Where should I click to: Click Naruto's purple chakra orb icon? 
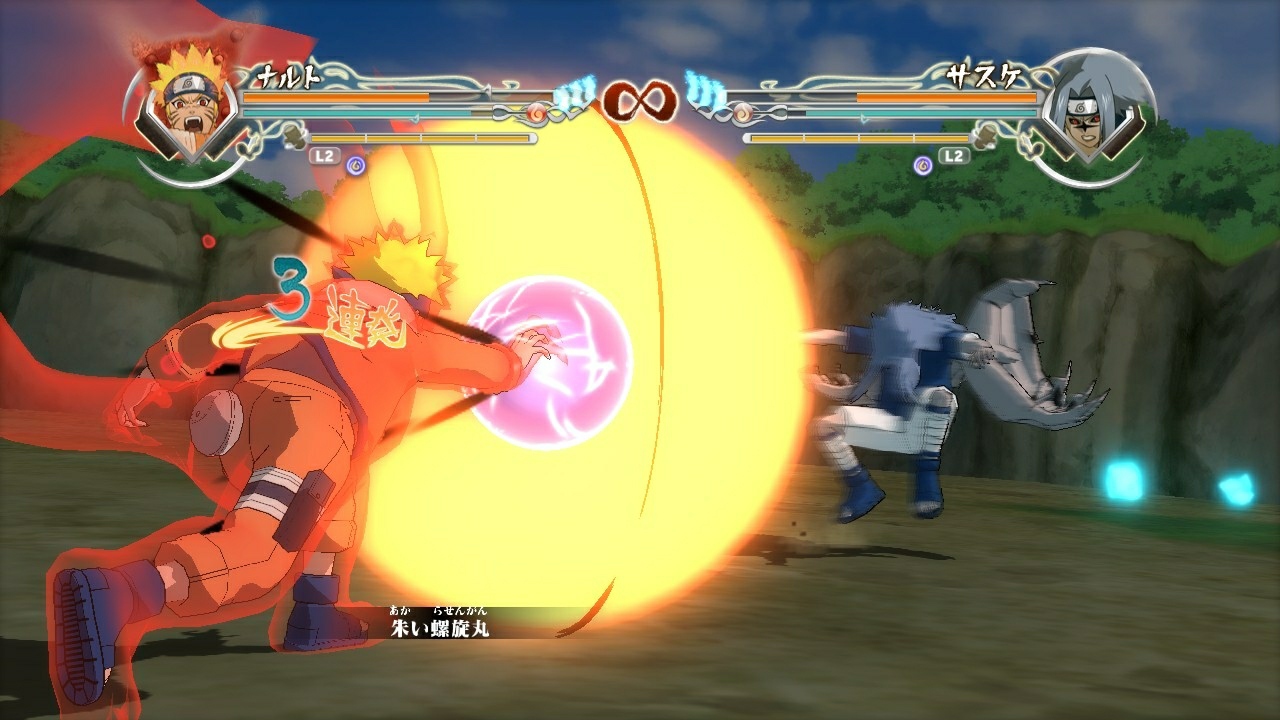356,166
